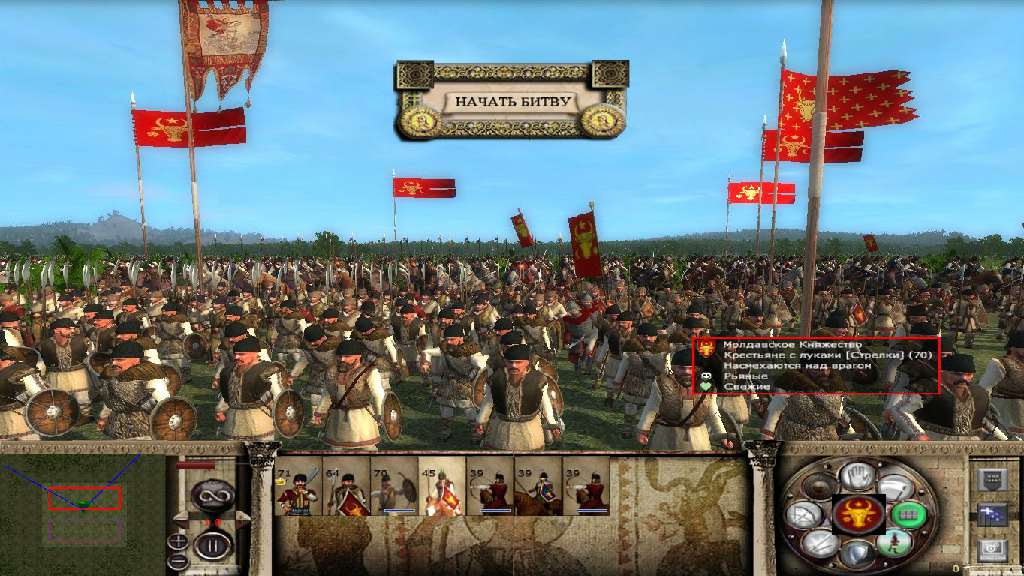Select the highlighted unit card with 45 men

tap(442, 487)
